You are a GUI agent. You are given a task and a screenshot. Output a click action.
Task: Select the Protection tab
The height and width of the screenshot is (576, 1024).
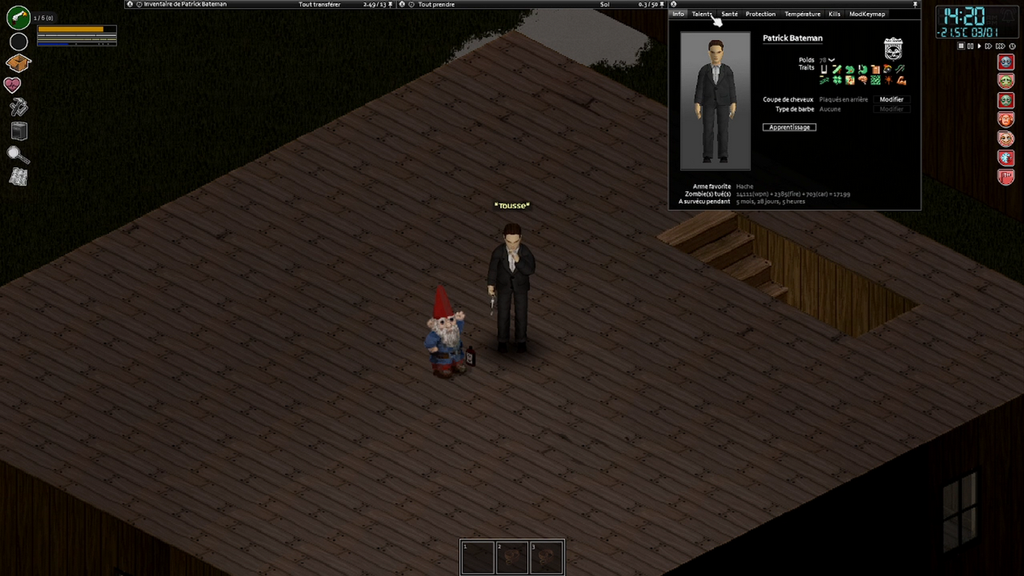pyautogui.click(x=760, y=14)
